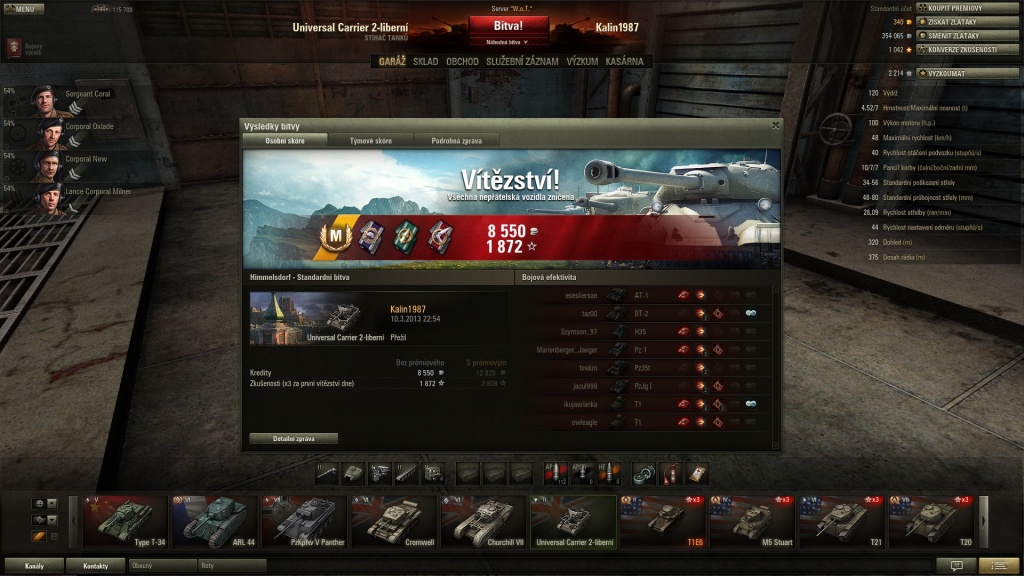Open the Kasárna barracks tab
The height and width of the screenshot is (576, 1024).
(x=625, y=61)
